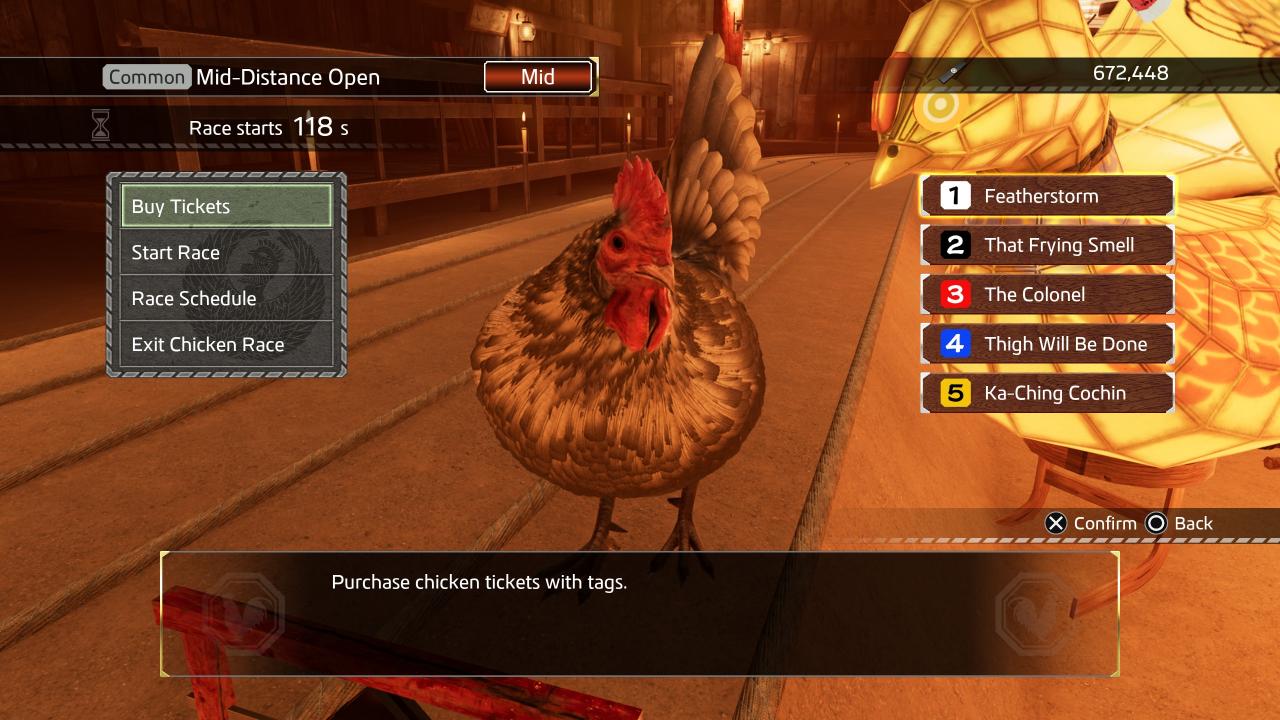Choose Start Race from the menu
This screenshot has height=720, width=1280.
(x=226, y=252)
